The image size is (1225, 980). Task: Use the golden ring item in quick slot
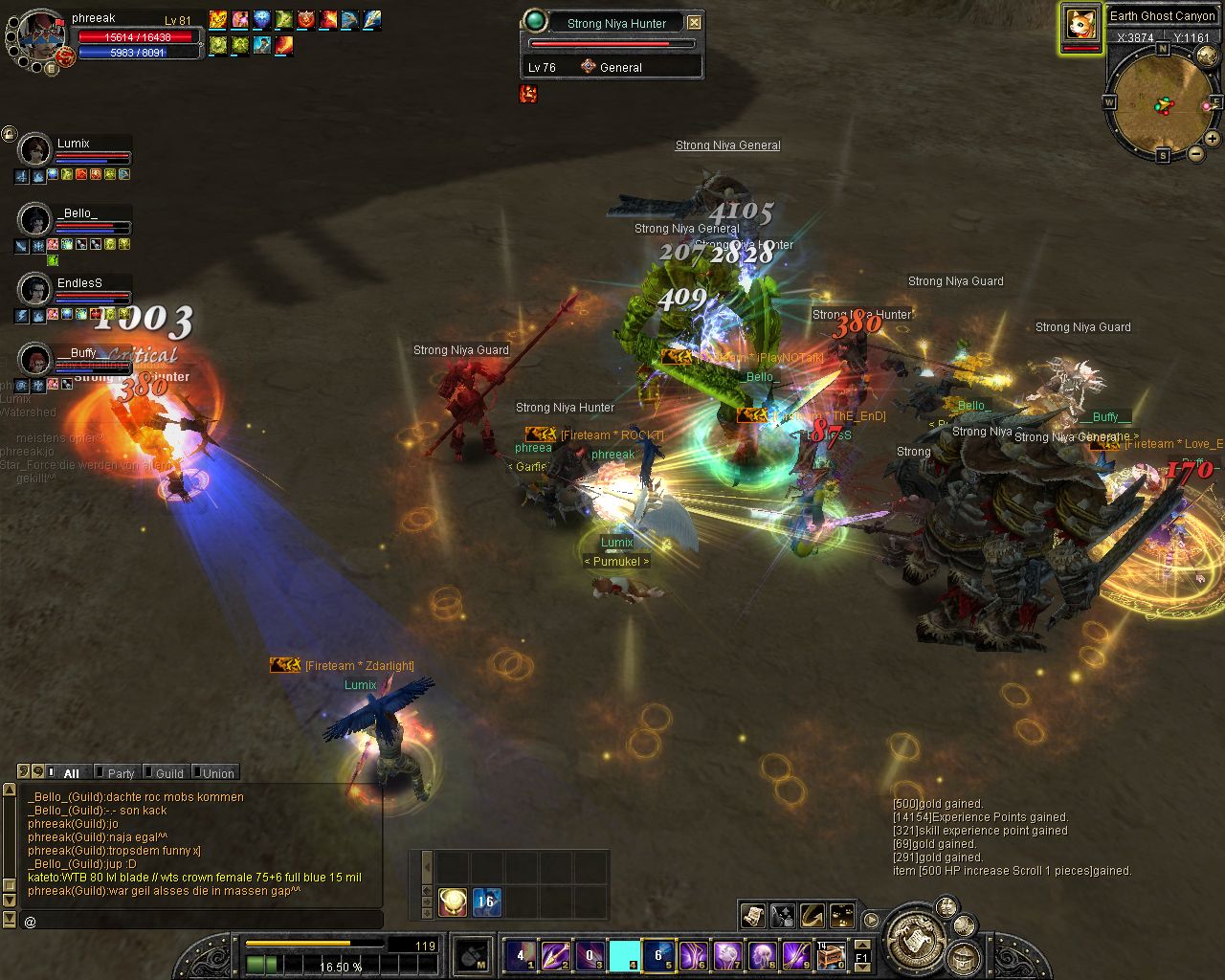pyautogui.click(x=453, y=902)
